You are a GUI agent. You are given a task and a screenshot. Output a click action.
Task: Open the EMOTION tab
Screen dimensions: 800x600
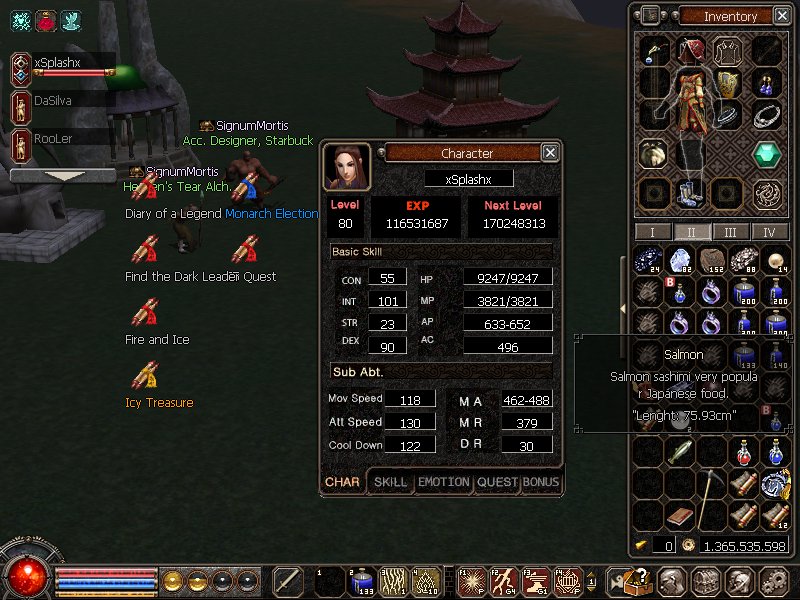click(443, 482)
